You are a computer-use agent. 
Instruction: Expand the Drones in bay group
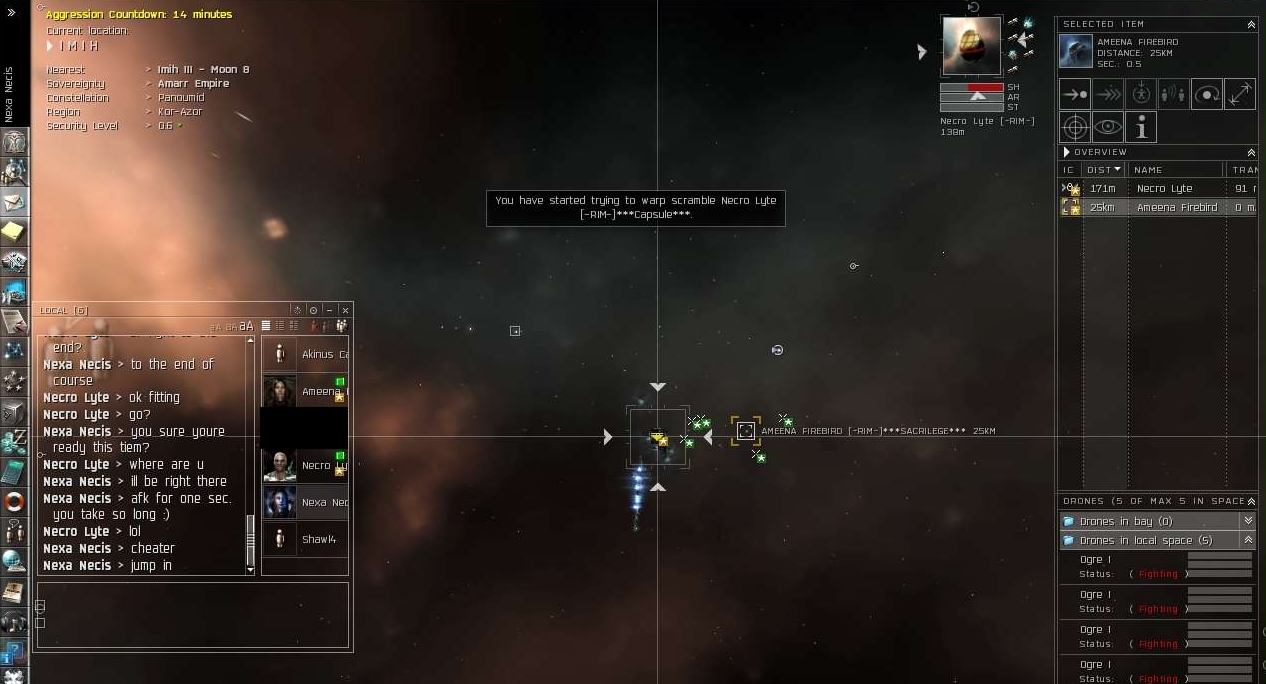tap(1247, 521)
